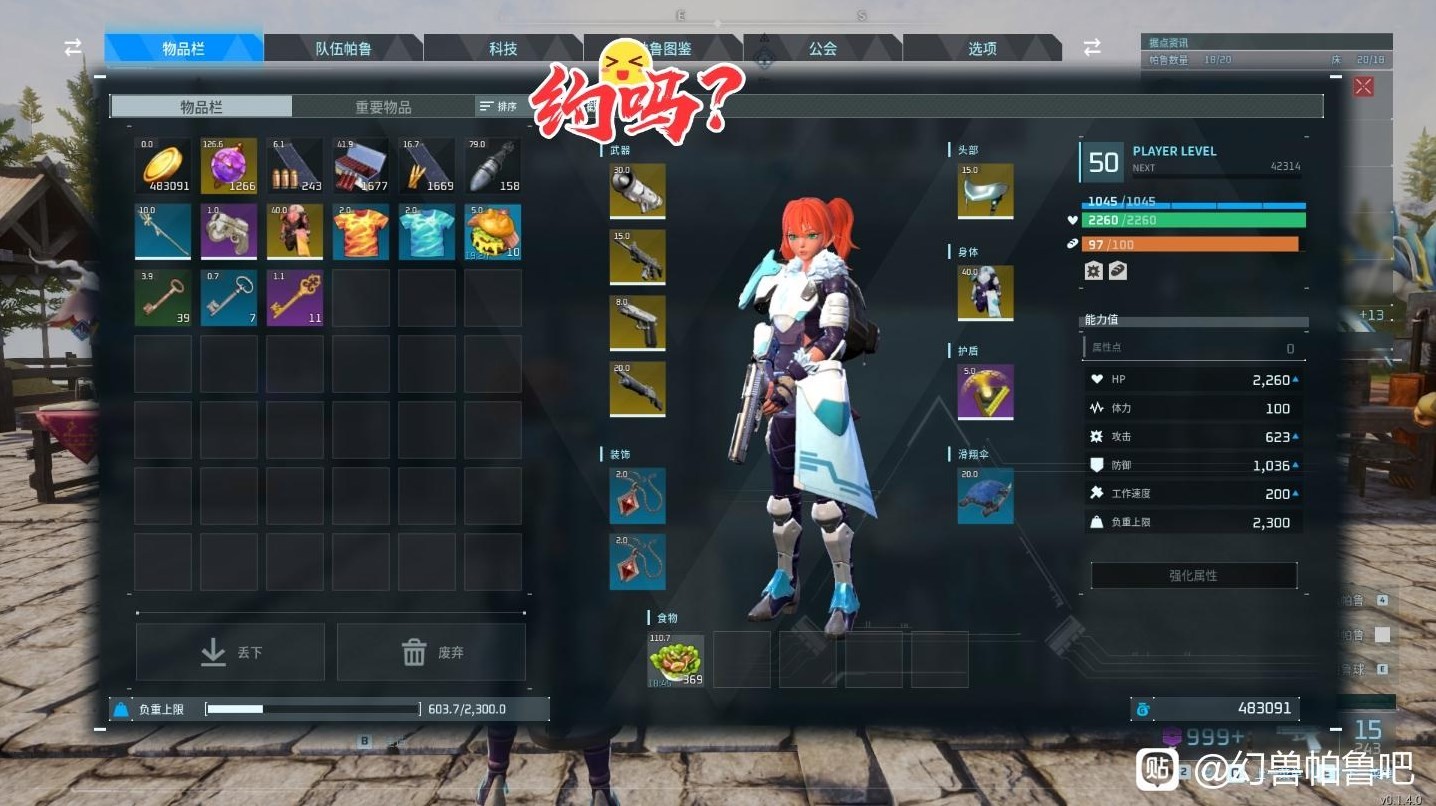This screenshot has height=806, width=1436.
Task: Click the purple key in inventory
Action: [294, 297]
